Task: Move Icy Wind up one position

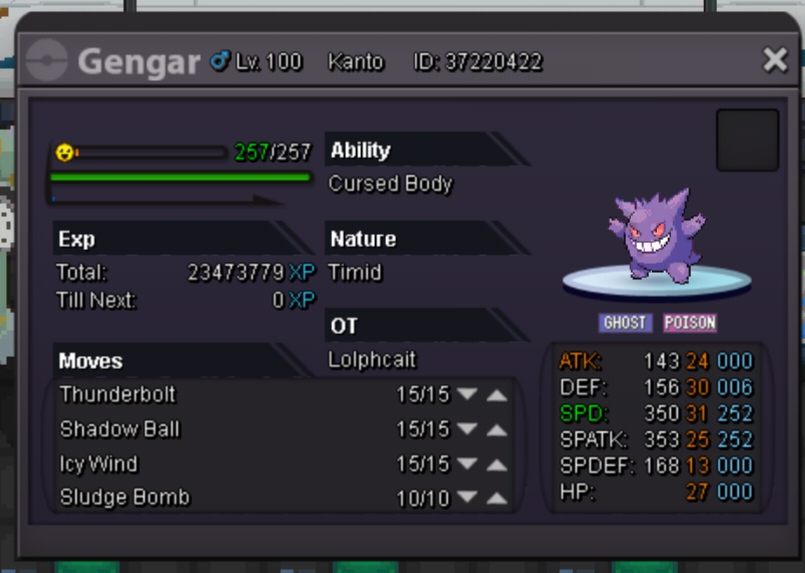Action: click(497, 465)
